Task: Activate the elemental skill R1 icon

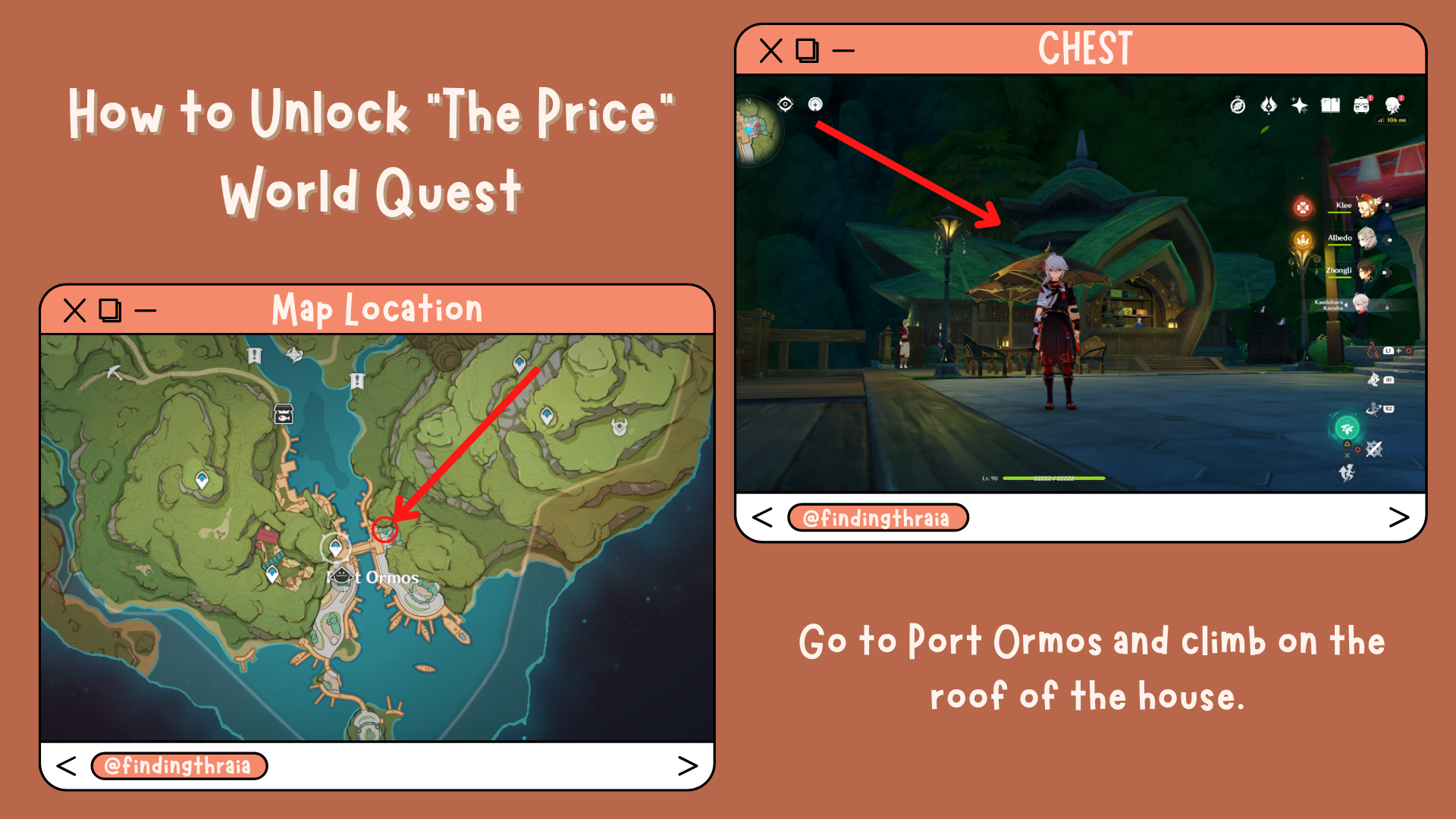Action: (1375, 381)
